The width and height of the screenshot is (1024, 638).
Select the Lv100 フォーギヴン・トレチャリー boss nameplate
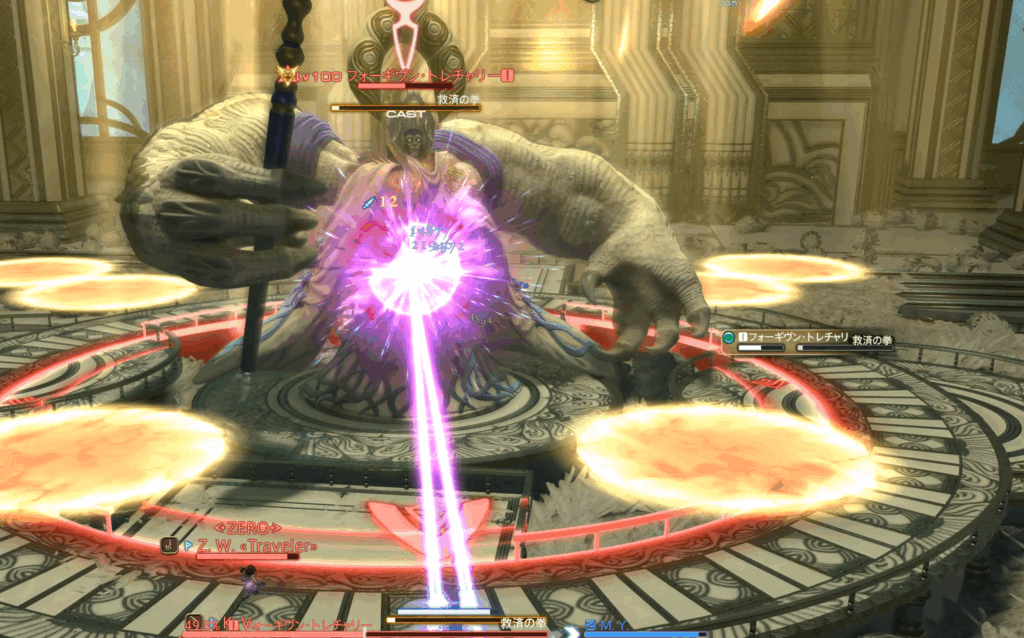402,75
